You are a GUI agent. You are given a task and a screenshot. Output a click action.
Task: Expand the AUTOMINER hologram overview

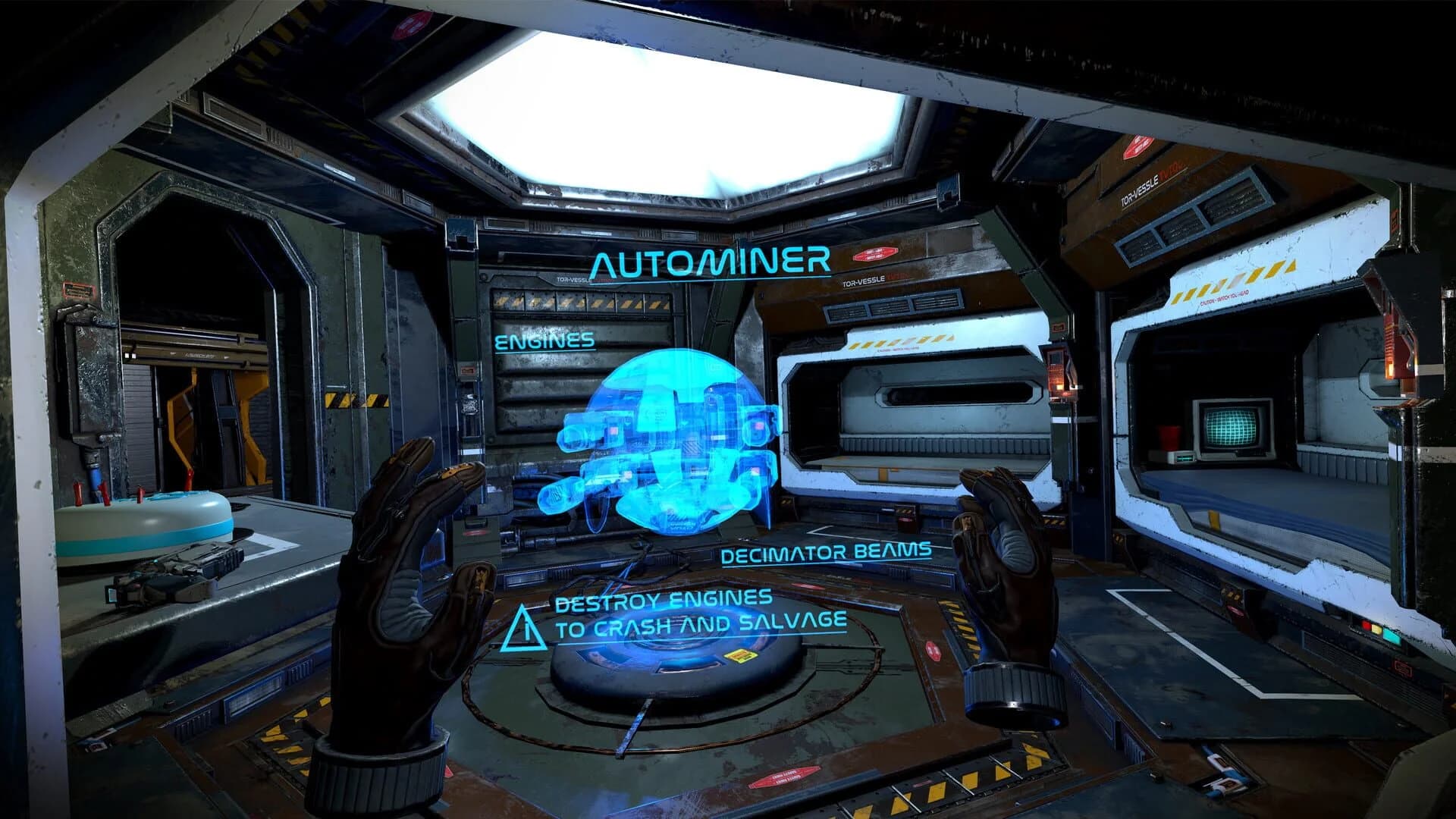711,262
